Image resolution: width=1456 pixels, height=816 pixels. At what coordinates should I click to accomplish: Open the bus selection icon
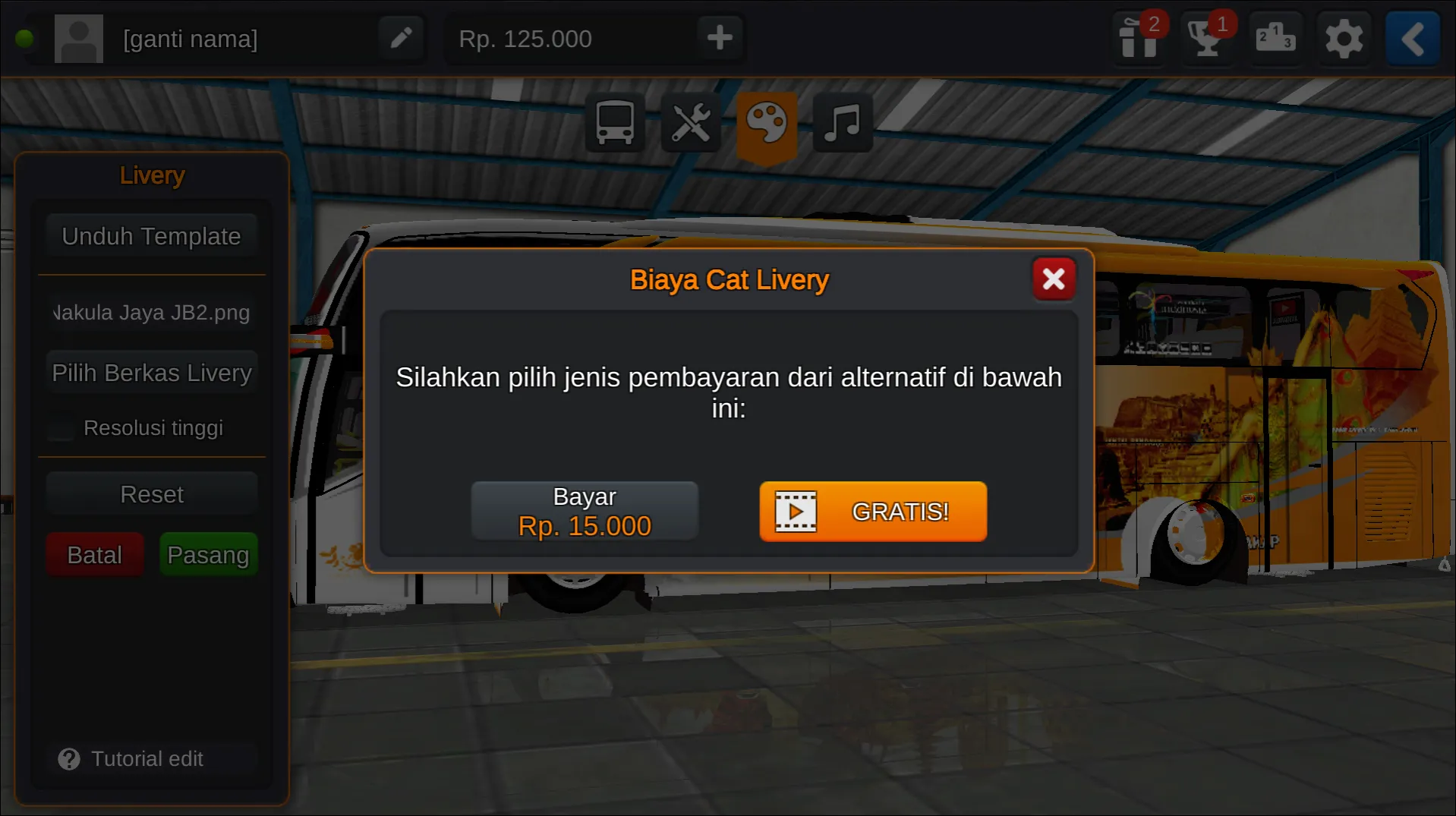[x=614, y=122]
